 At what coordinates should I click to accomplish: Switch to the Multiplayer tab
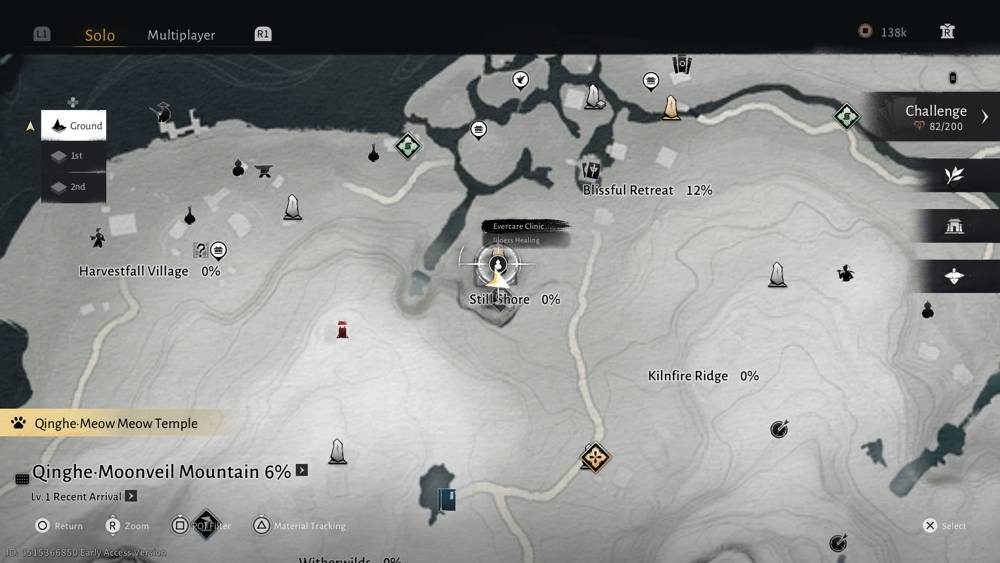pyautogui.click(x=181, y=35)
